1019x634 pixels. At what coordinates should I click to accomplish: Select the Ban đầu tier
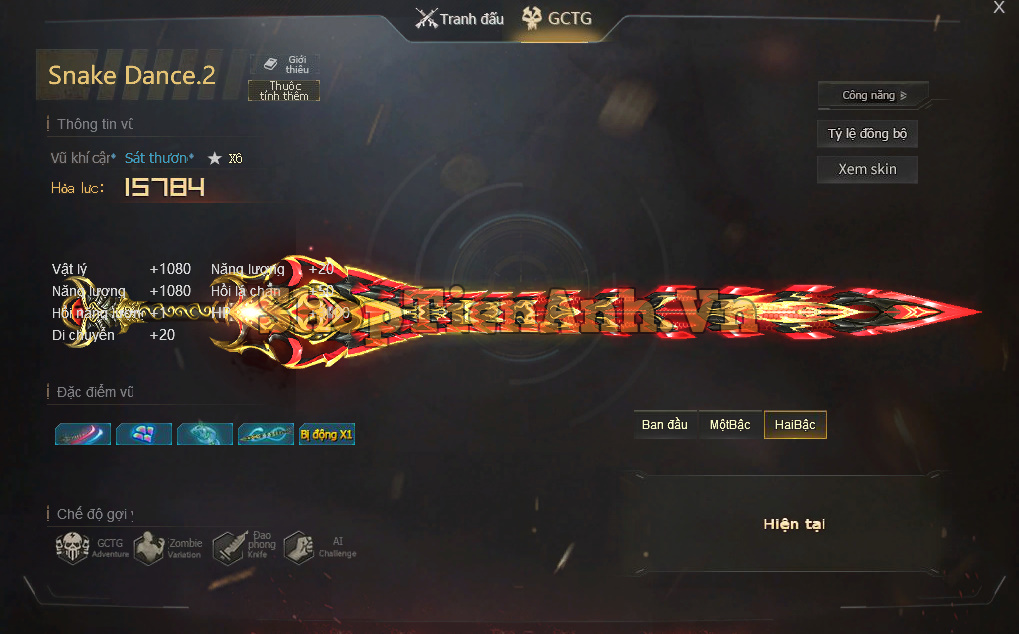tap(665, 425)
